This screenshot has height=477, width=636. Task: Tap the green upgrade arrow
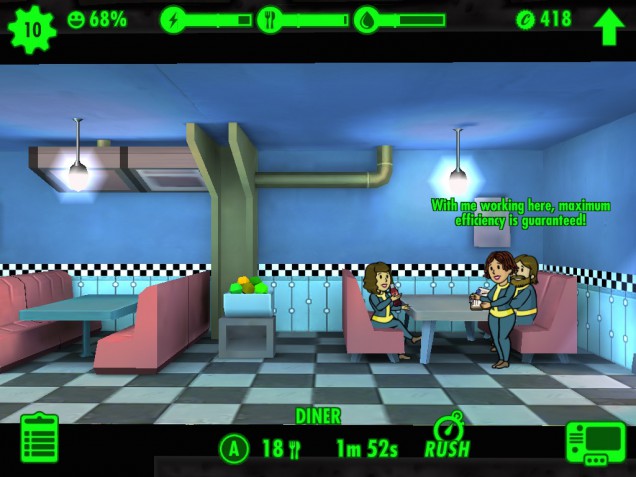[608, 27]
